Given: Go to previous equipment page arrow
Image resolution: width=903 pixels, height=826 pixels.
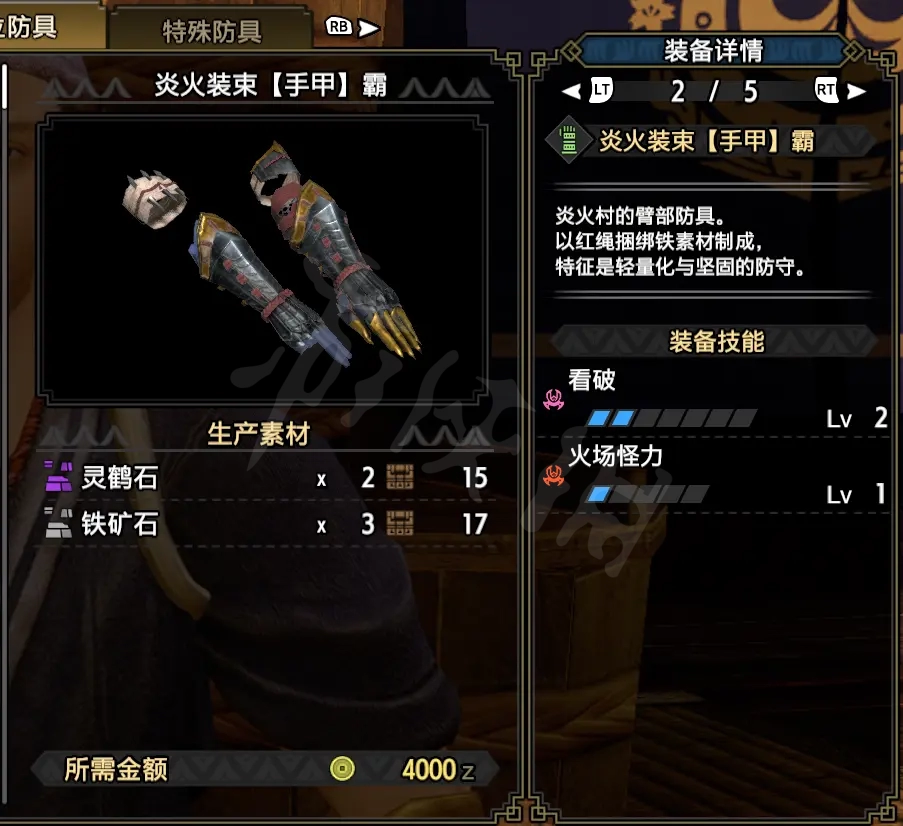Looking at the screenshot, I should tap(571, 92).
